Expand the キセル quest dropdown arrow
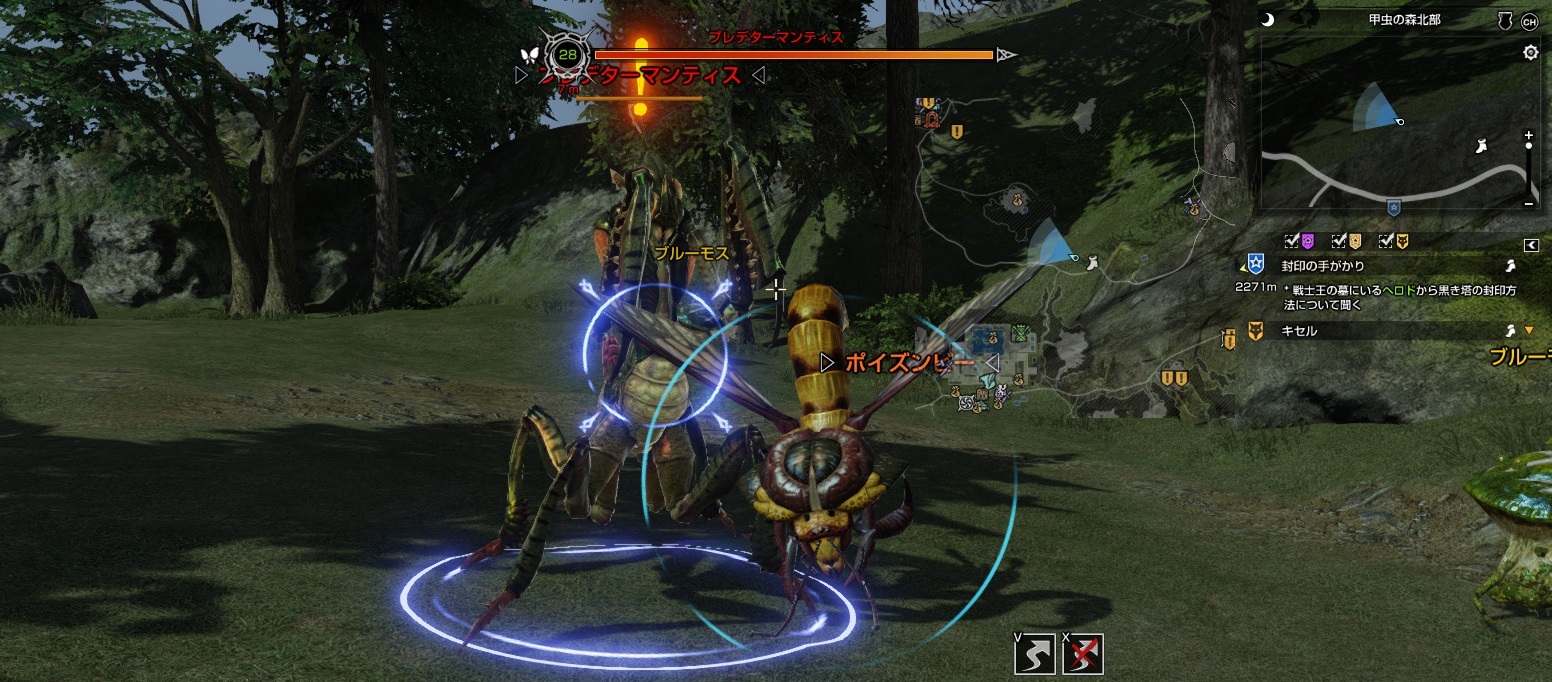This screenshot has height=682, width=1552. [x=1528, y=330]
